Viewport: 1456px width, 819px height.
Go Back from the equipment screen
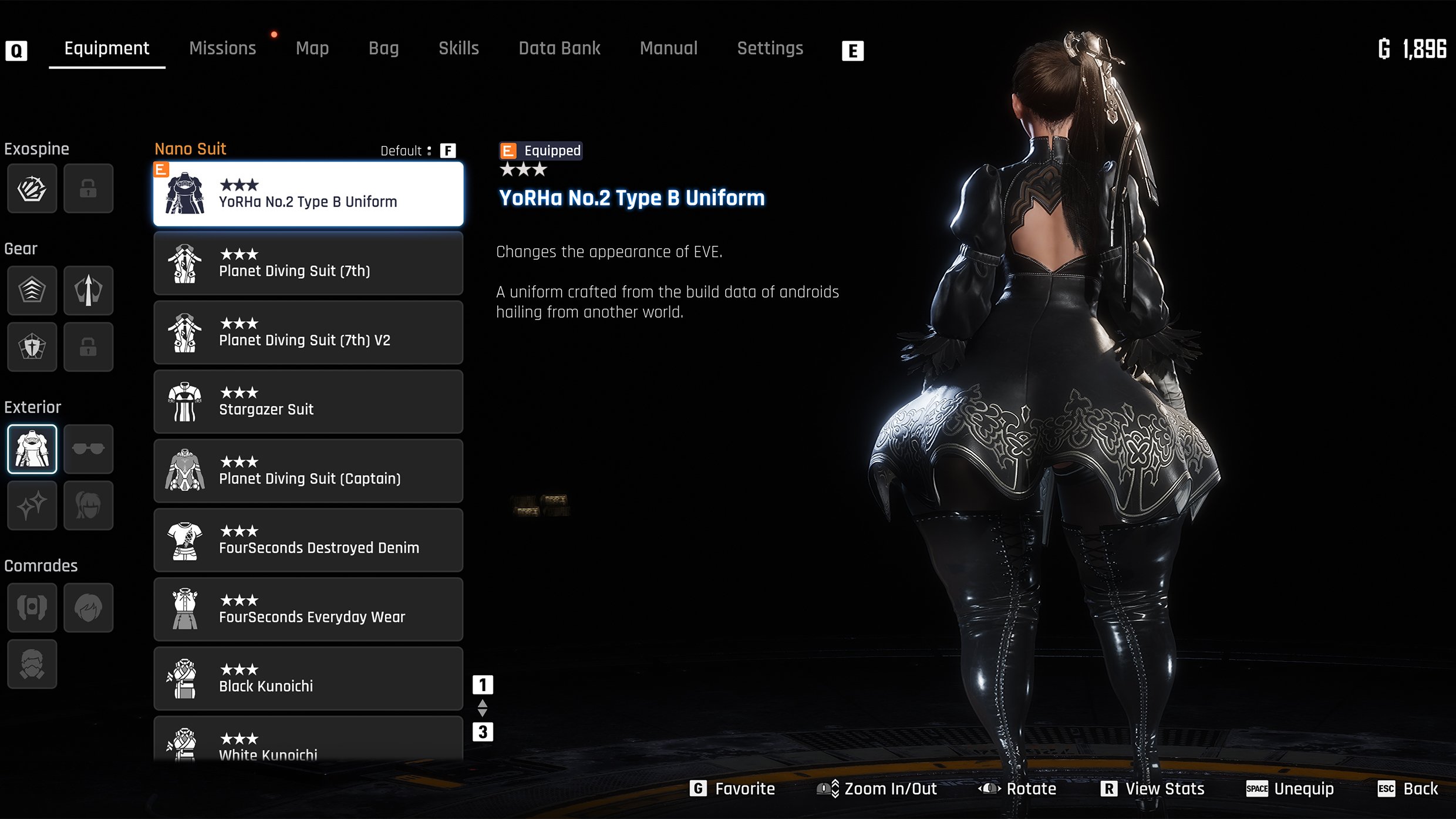coord(1408,788)
